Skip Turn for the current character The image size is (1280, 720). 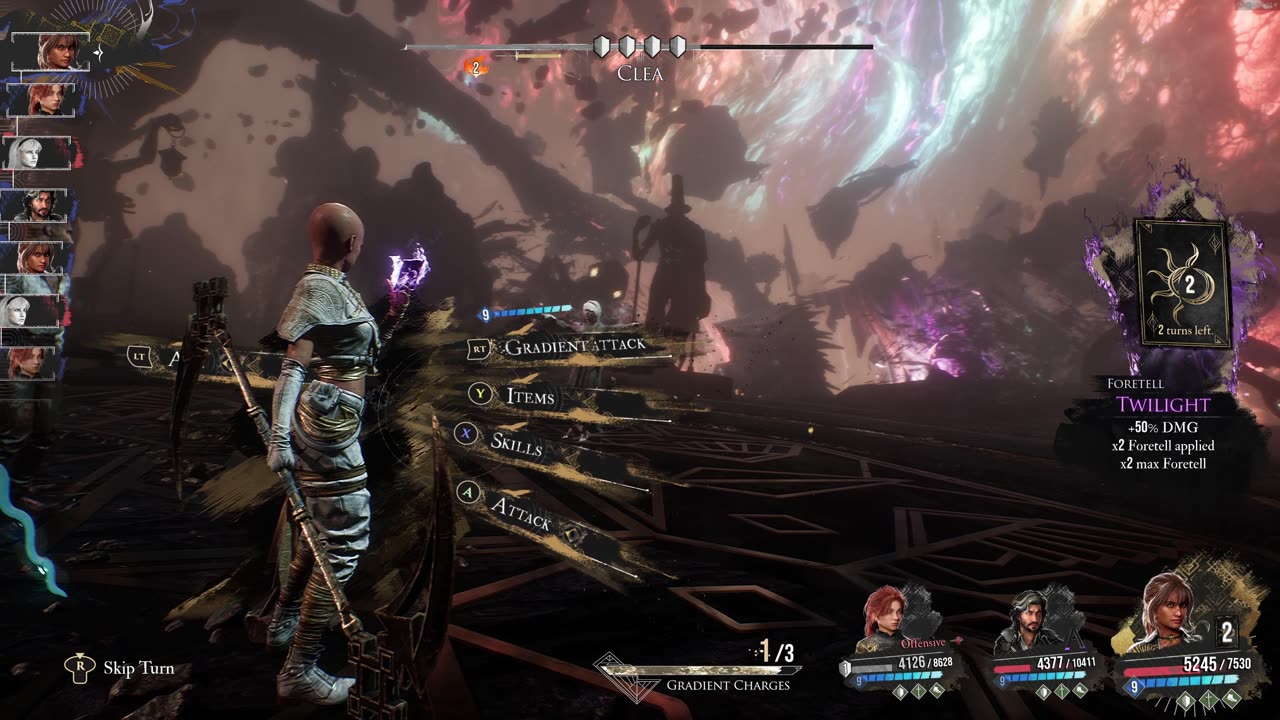138,668
